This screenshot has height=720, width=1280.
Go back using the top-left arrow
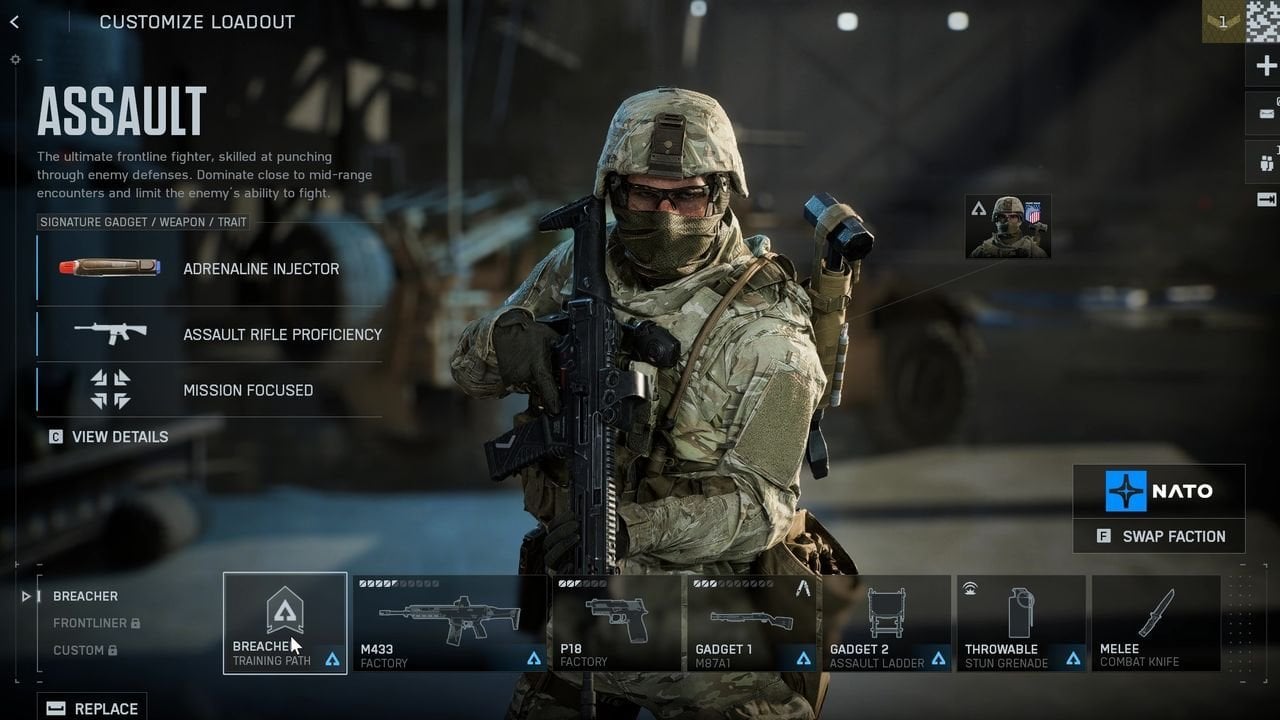pos(14,22)
